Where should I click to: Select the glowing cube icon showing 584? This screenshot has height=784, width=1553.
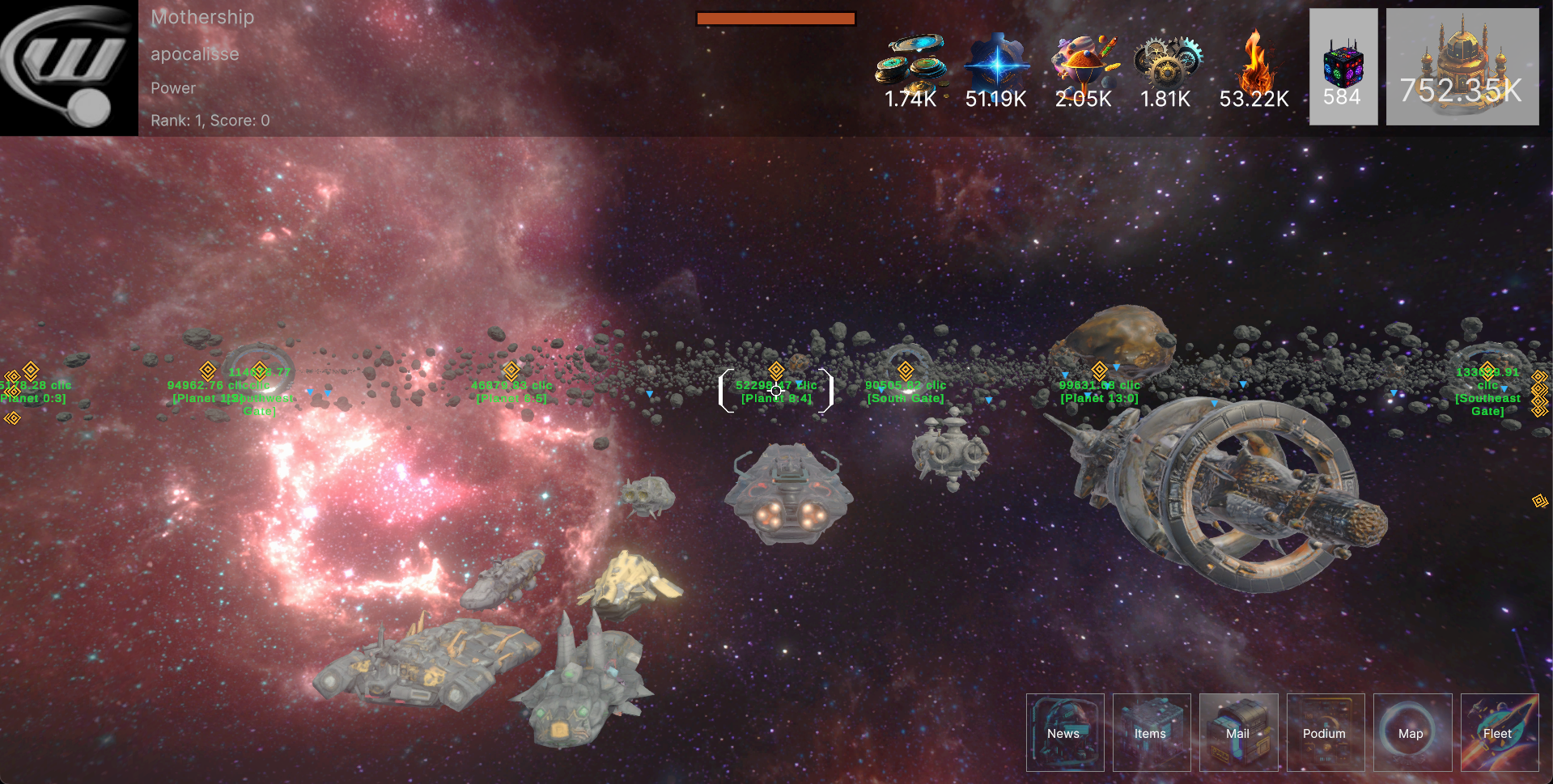click(x=1343, y=67)
